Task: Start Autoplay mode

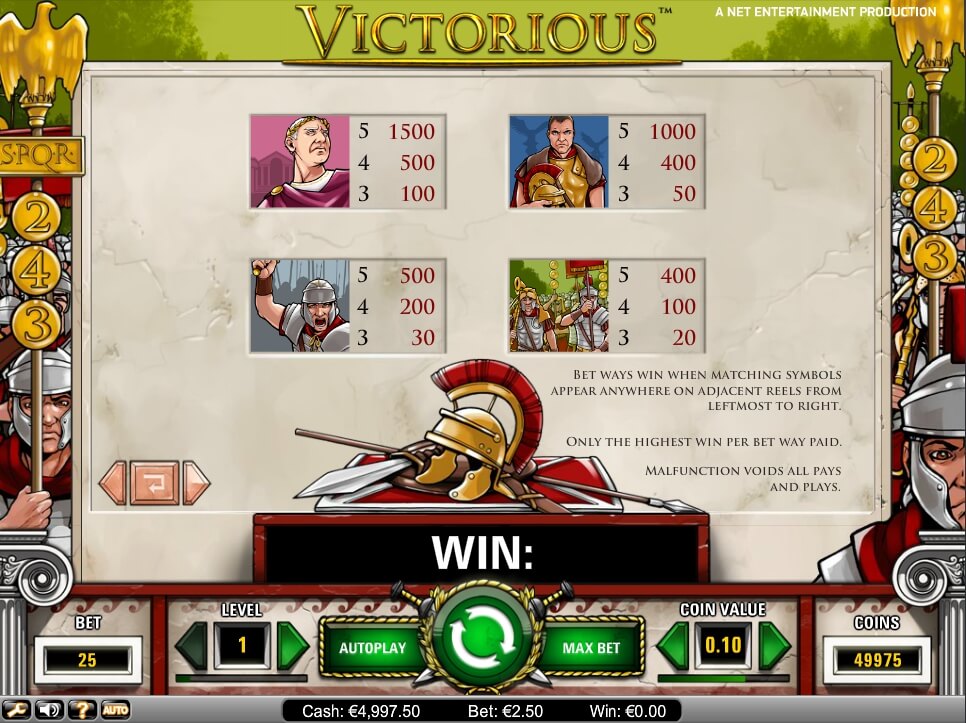Action: 372,648
